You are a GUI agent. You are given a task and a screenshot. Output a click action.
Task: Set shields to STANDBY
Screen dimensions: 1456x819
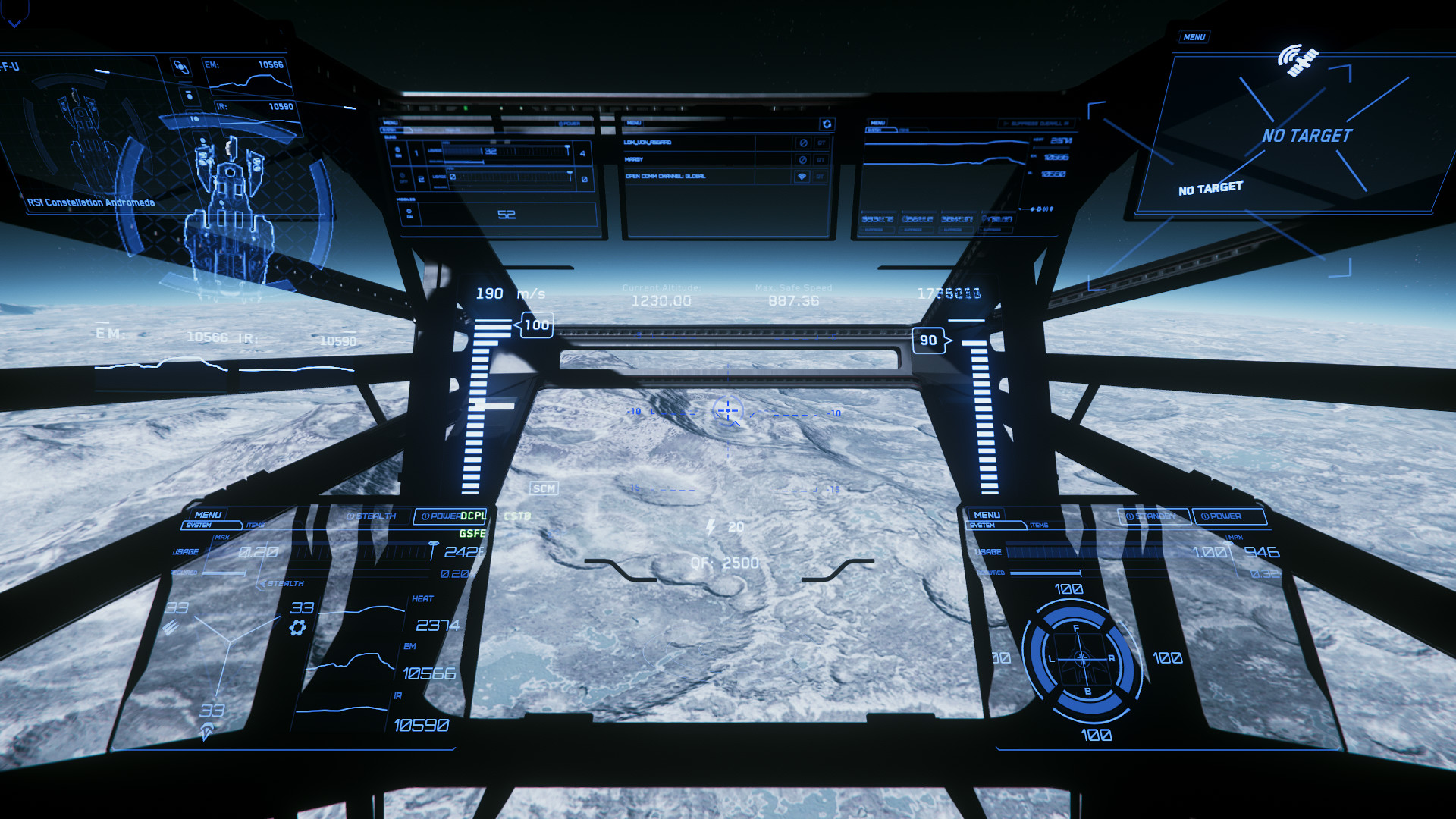pyautogui.click(x=1153, y=516)
